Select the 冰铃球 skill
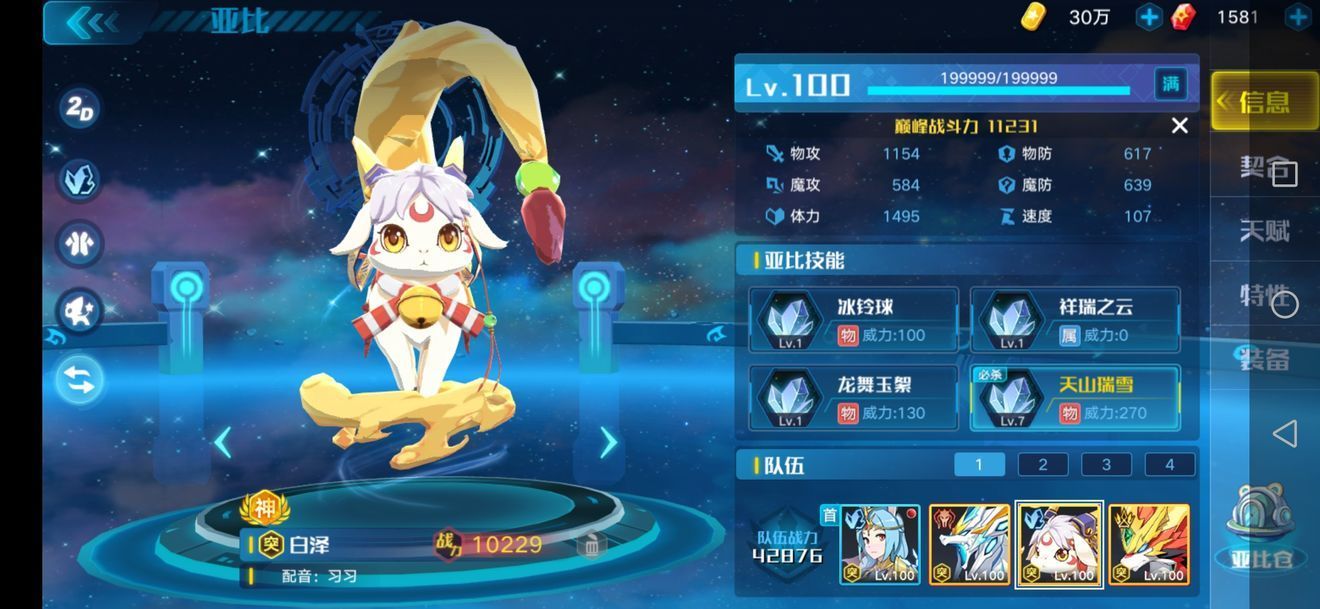This screenshot has width=1320, height=609. pos(854,320)
